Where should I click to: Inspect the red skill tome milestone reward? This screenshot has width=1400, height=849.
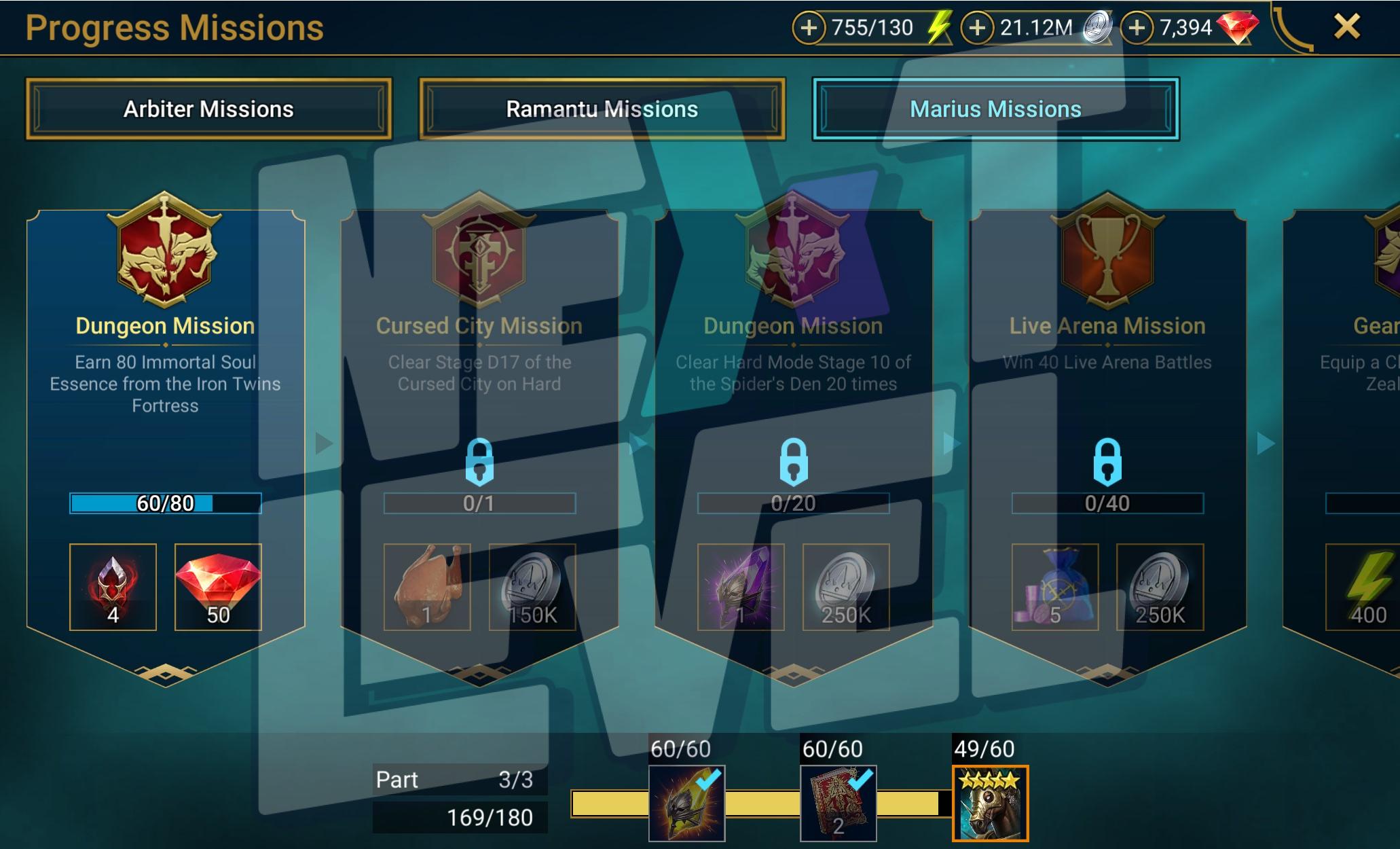click(839, 803)
